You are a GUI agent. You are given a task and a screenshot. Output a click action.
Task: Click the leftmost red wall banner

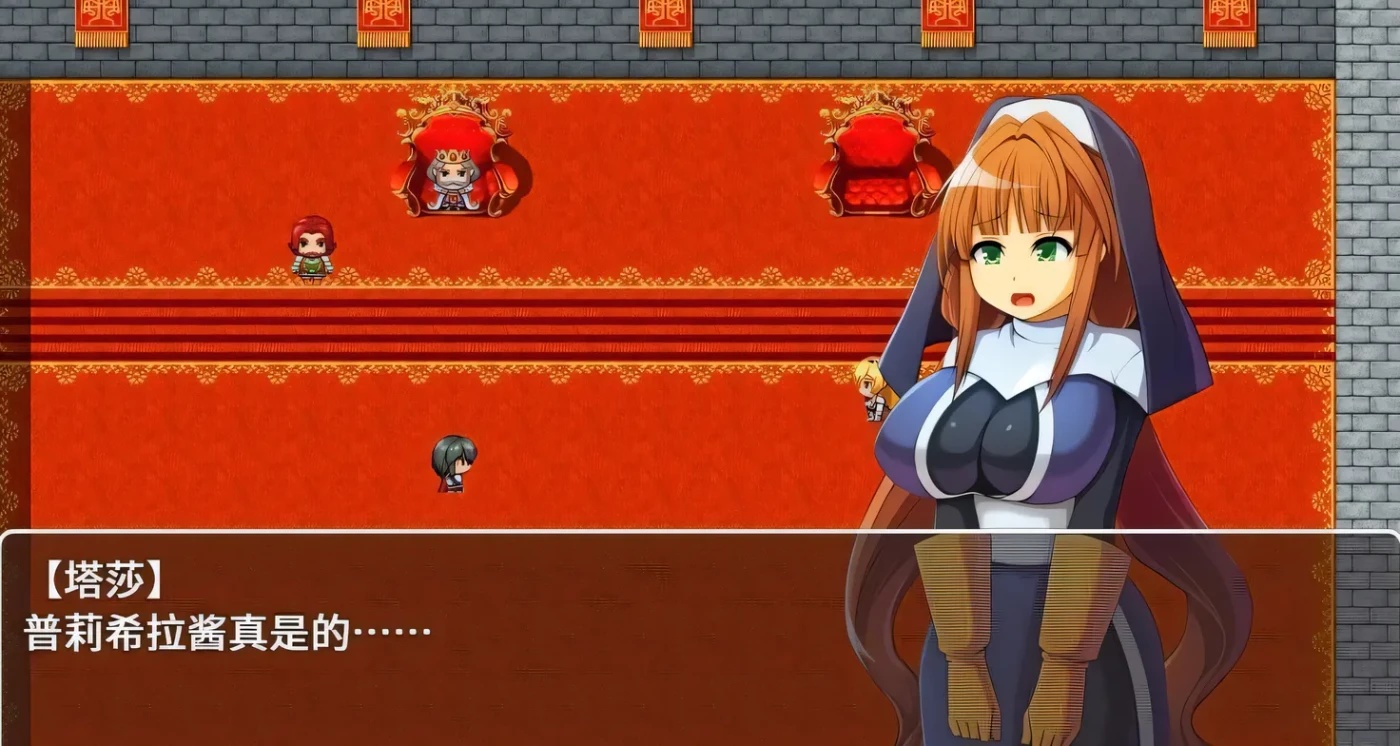tap(100, 20)
